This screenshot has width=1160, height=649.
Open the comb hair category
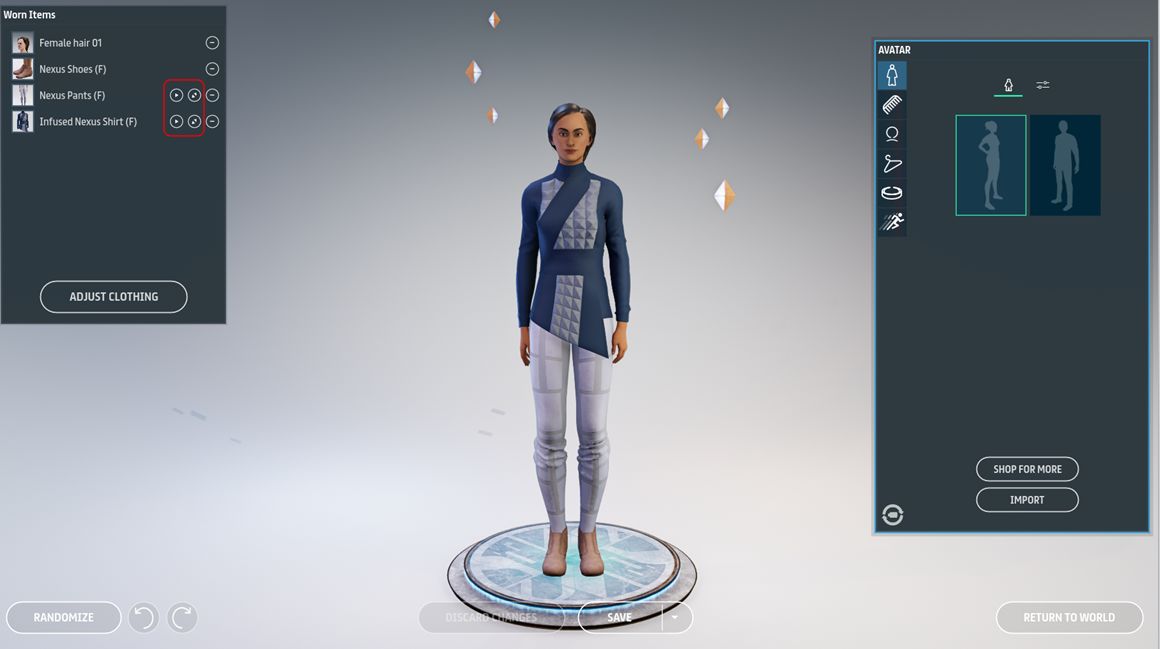pos(892,105)
